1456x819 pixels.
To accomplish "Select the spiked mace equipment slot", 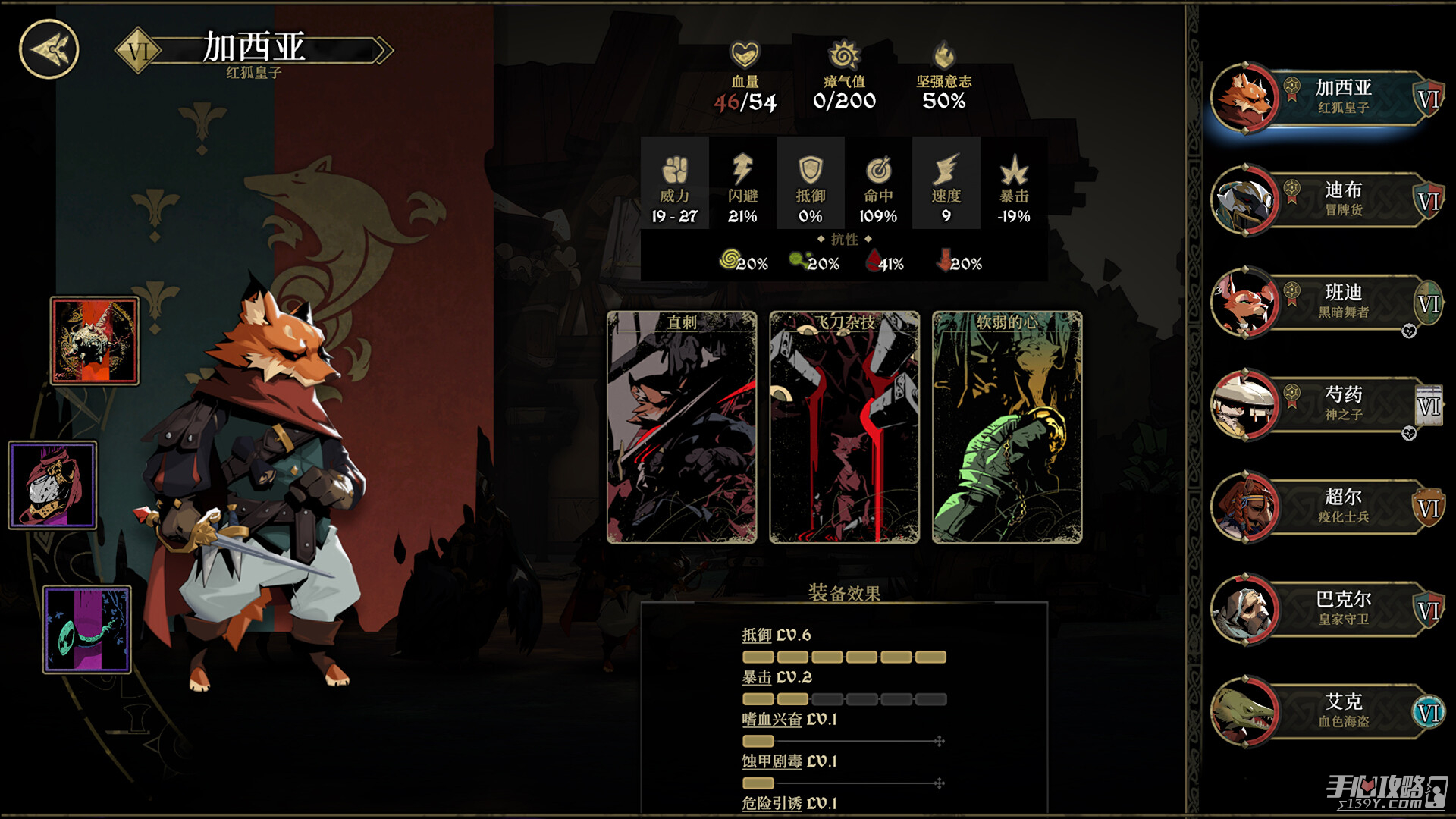I will point(95,340).
